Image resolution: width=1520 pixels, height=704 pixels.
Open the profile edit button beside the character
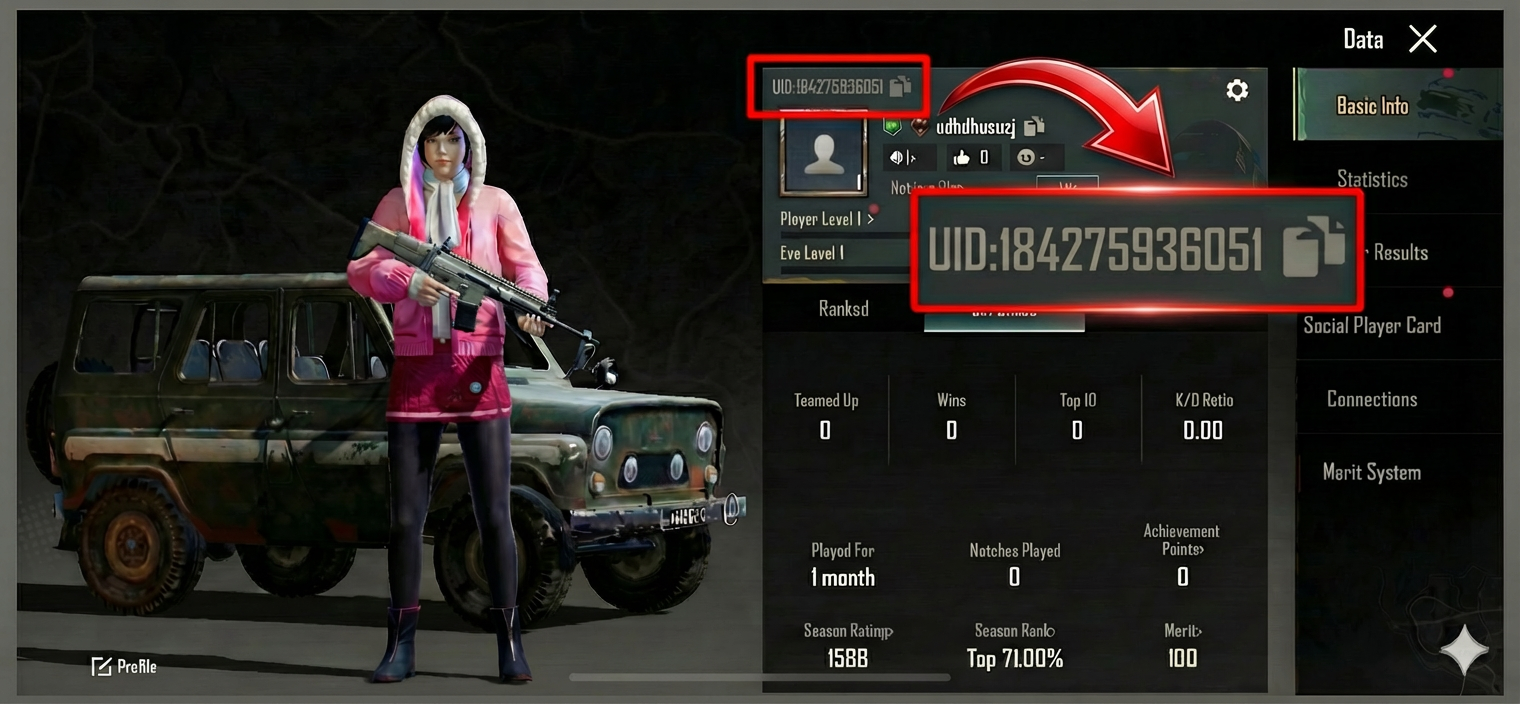[x=124, y=666]
